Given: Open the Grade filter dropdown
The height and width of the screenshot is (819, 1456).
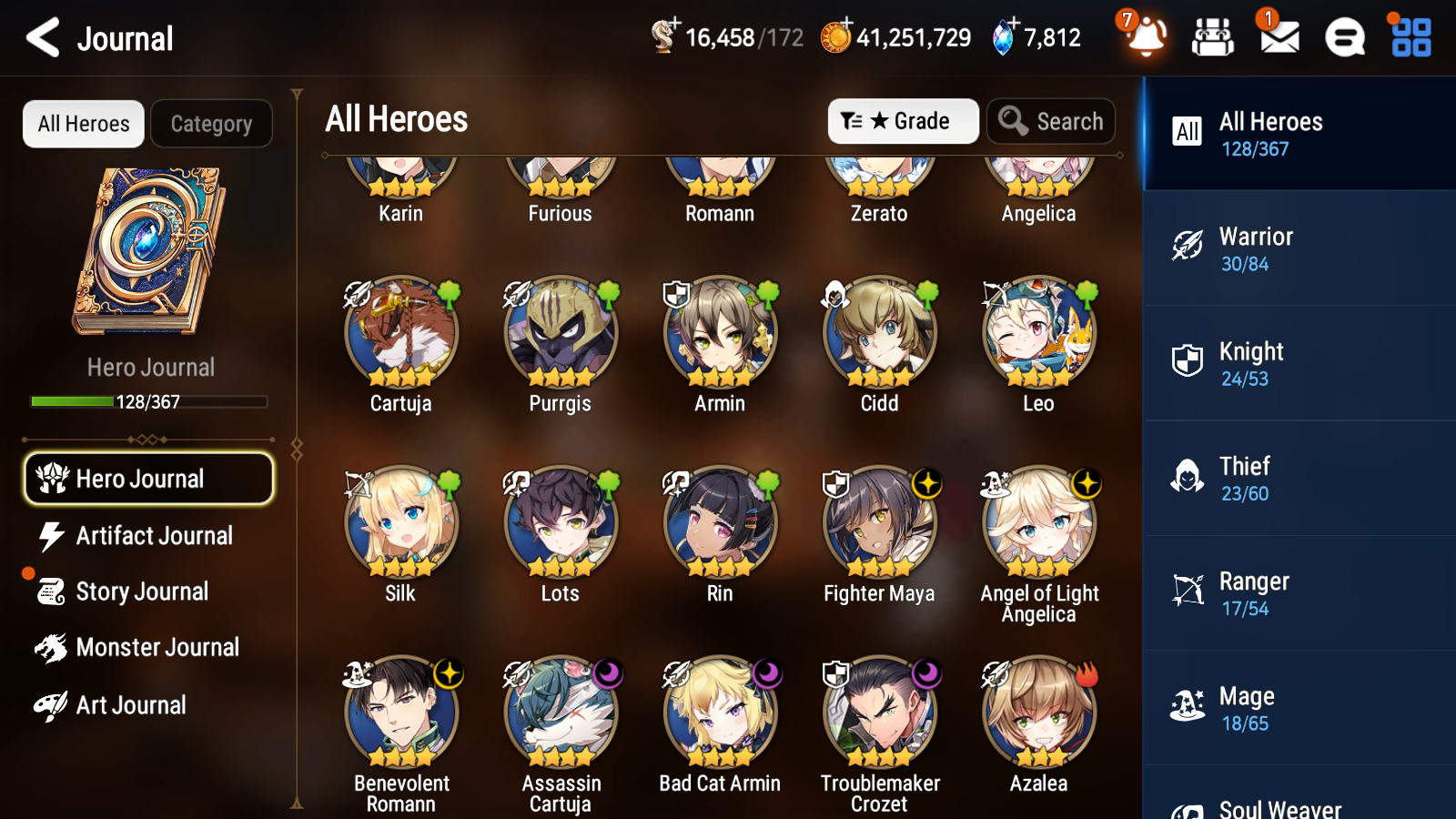Looking at the screenshot, I should (x=903, y=121).
